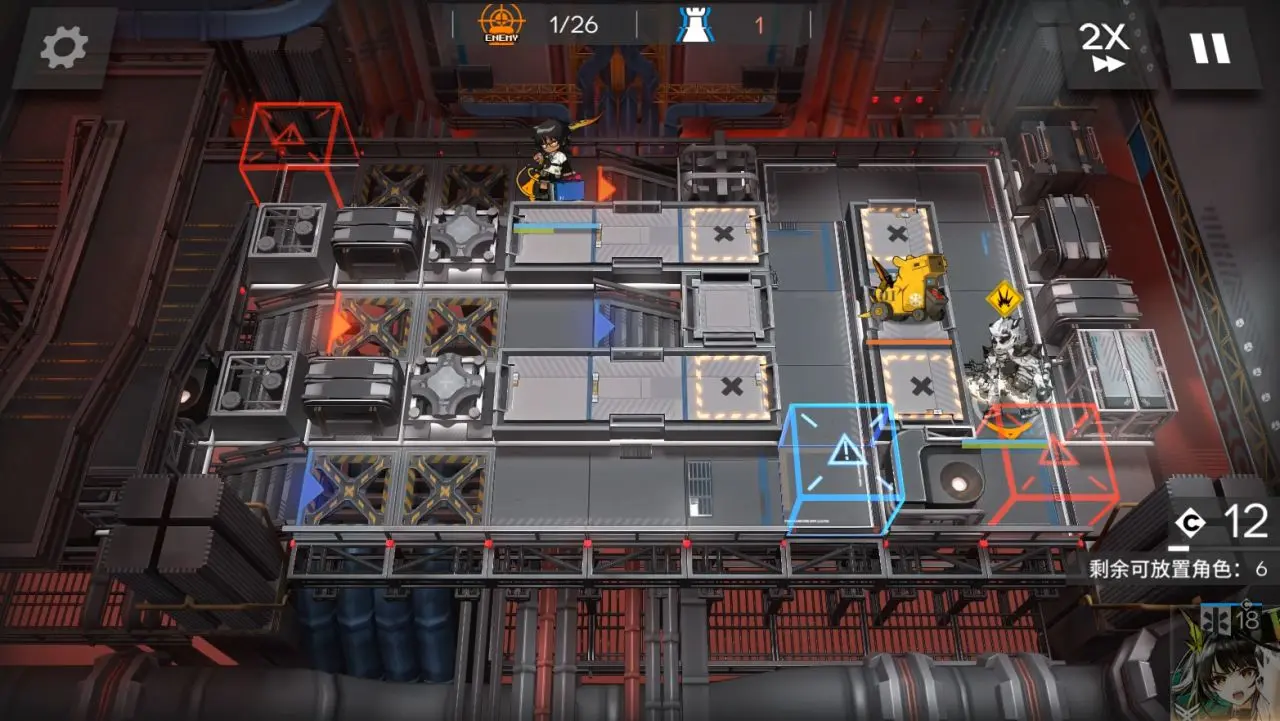
Task: Open the settings gear menu
Action: coord(65,47)
